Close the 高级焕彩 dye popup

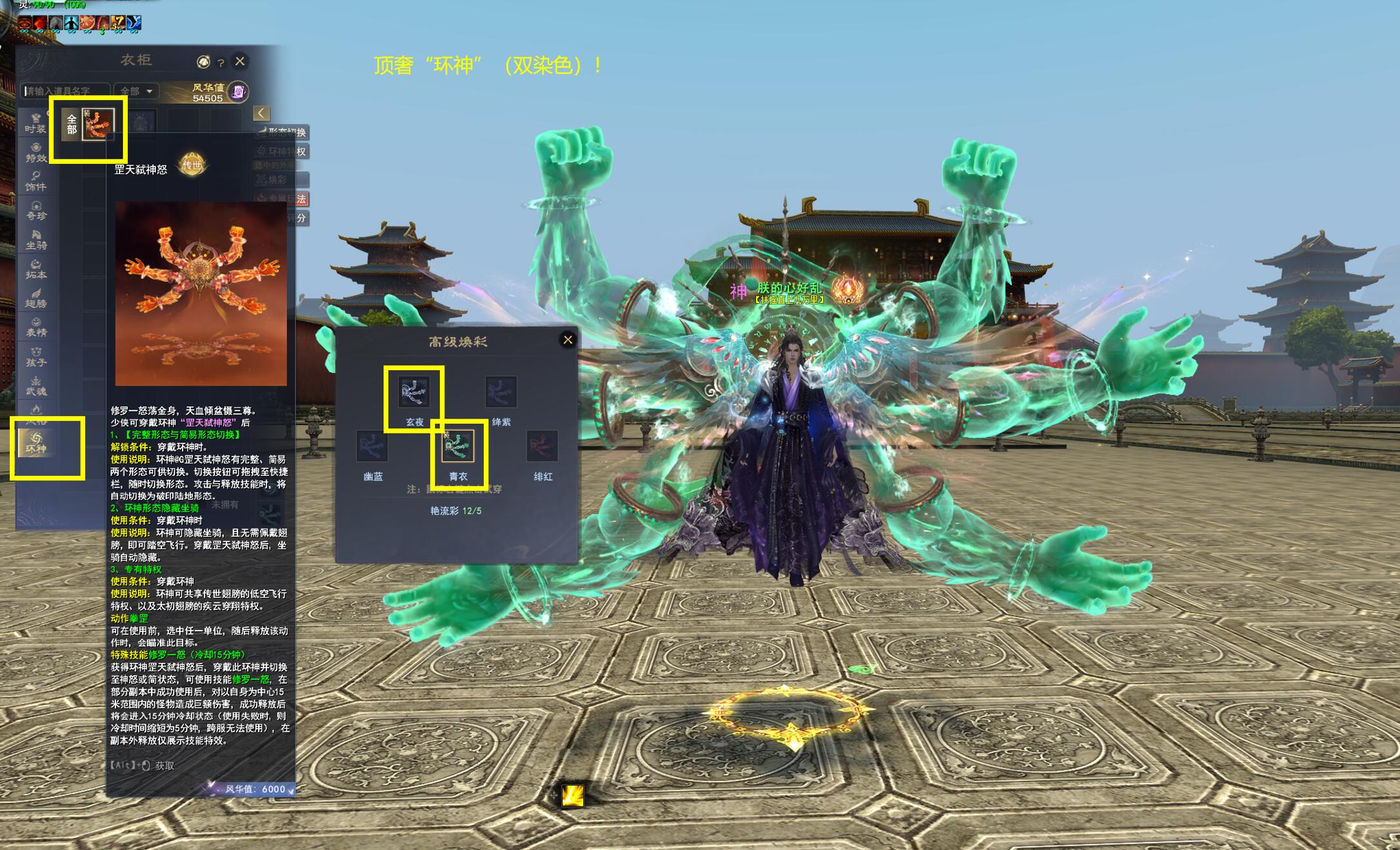[568, 340]
